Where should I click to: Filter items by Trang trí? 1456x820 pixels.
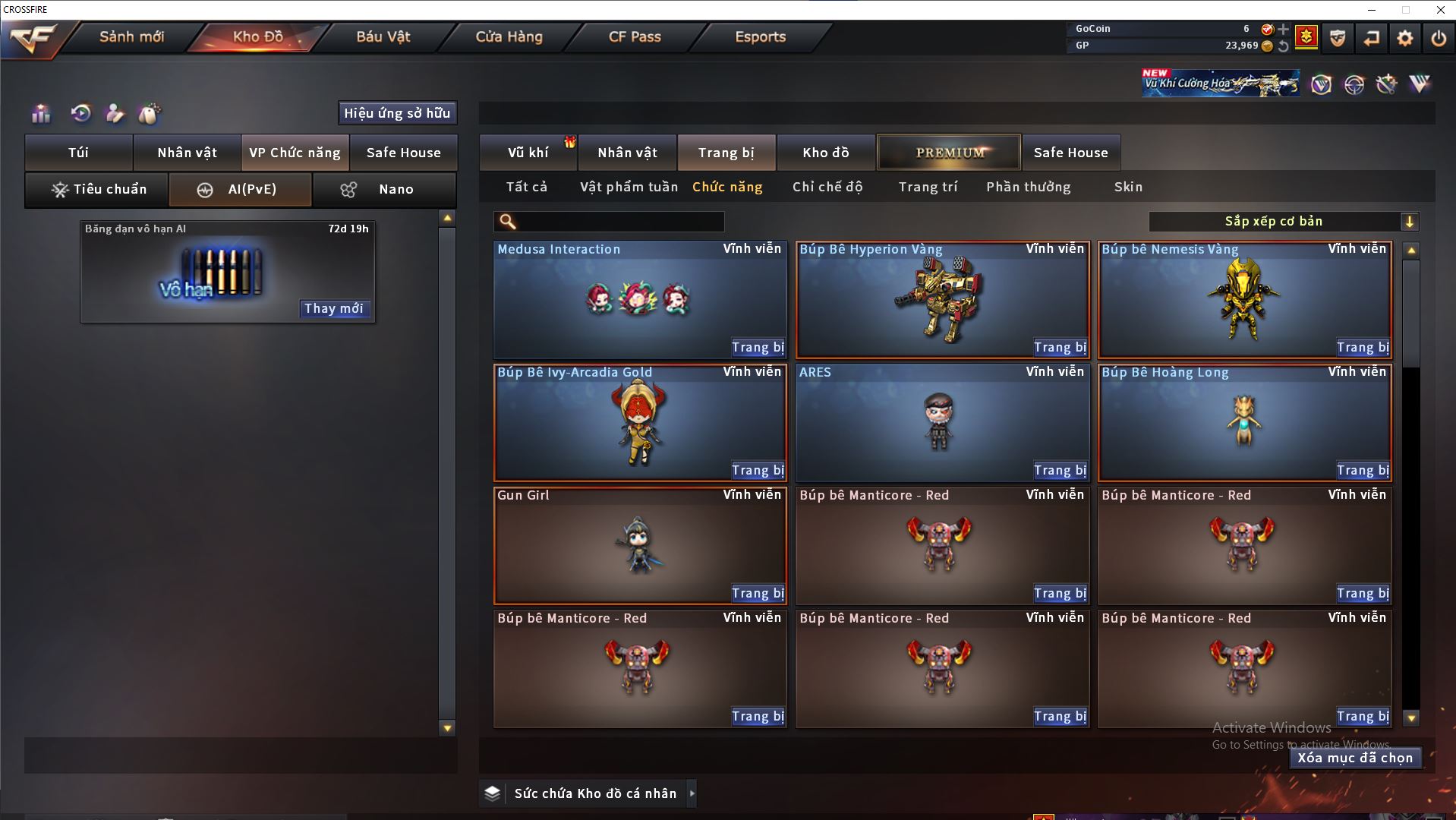(x=928, y=187)
